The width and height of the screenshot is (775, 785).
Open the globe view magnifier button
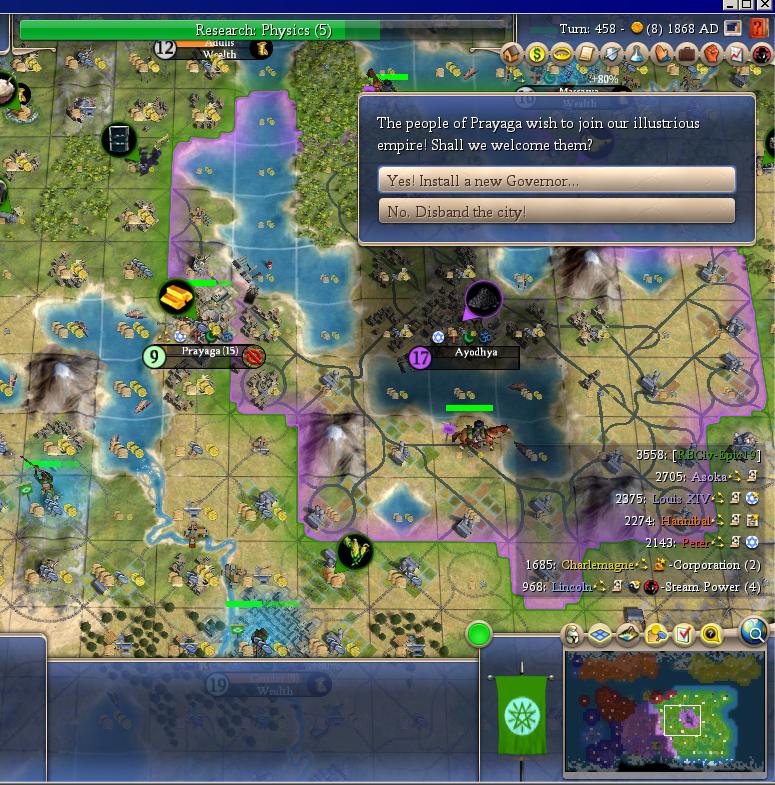coord(755,632)
